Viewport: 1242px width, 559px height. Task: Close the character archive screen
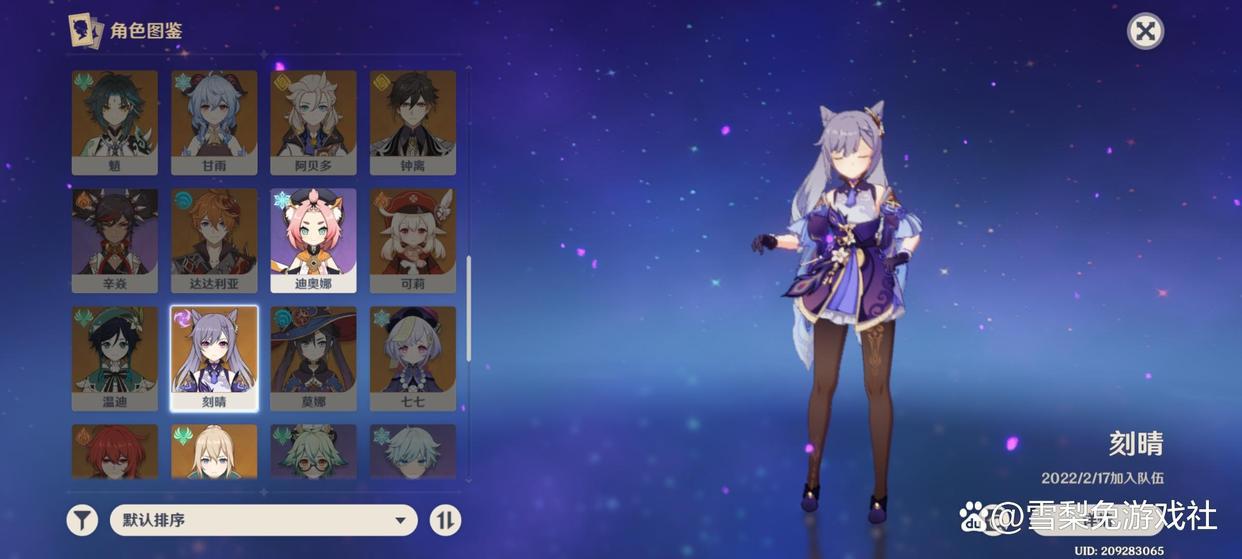pos(1145,31)
